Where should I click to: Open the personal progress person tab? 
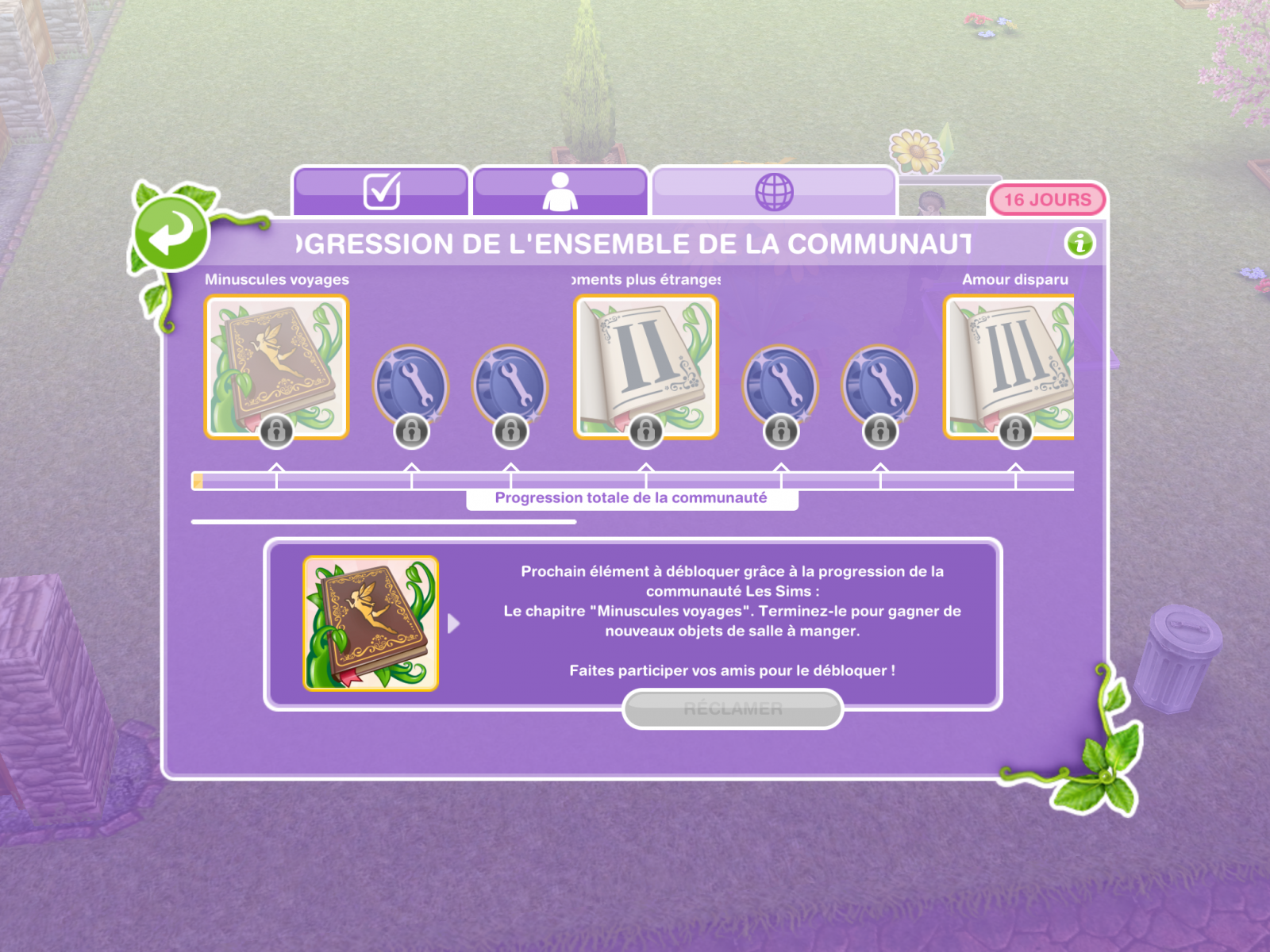pyautogui.click(x=560, y=191)
